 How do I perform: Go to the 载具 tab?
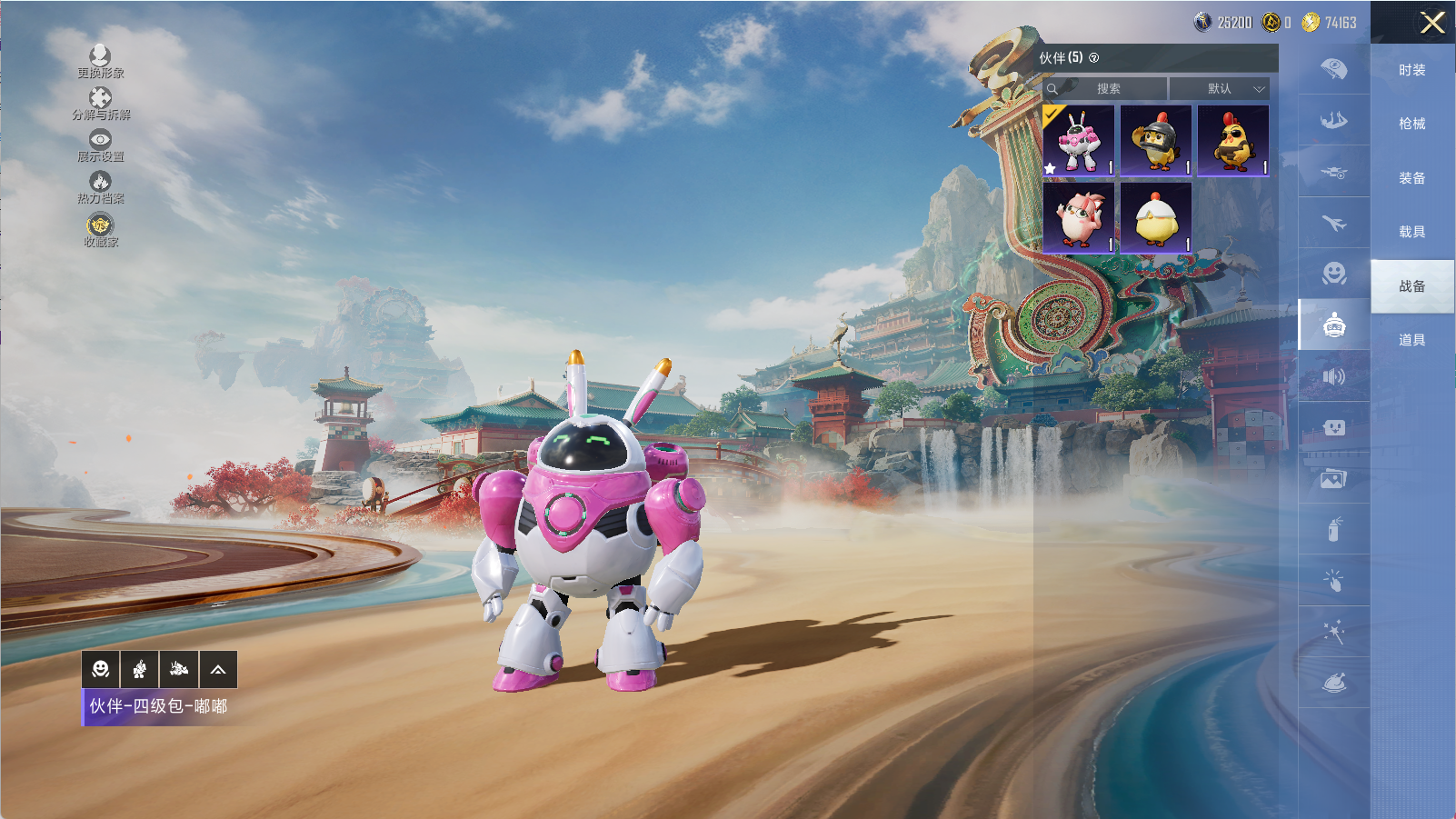pyautogui.click(x=1411, y=232)
